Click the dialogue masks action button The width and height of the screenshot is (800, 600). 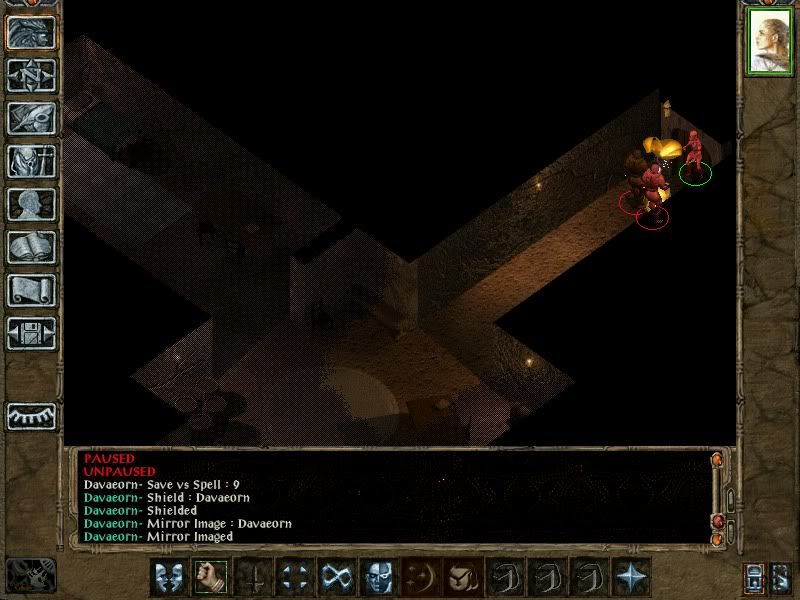click(x=168, y=577)
